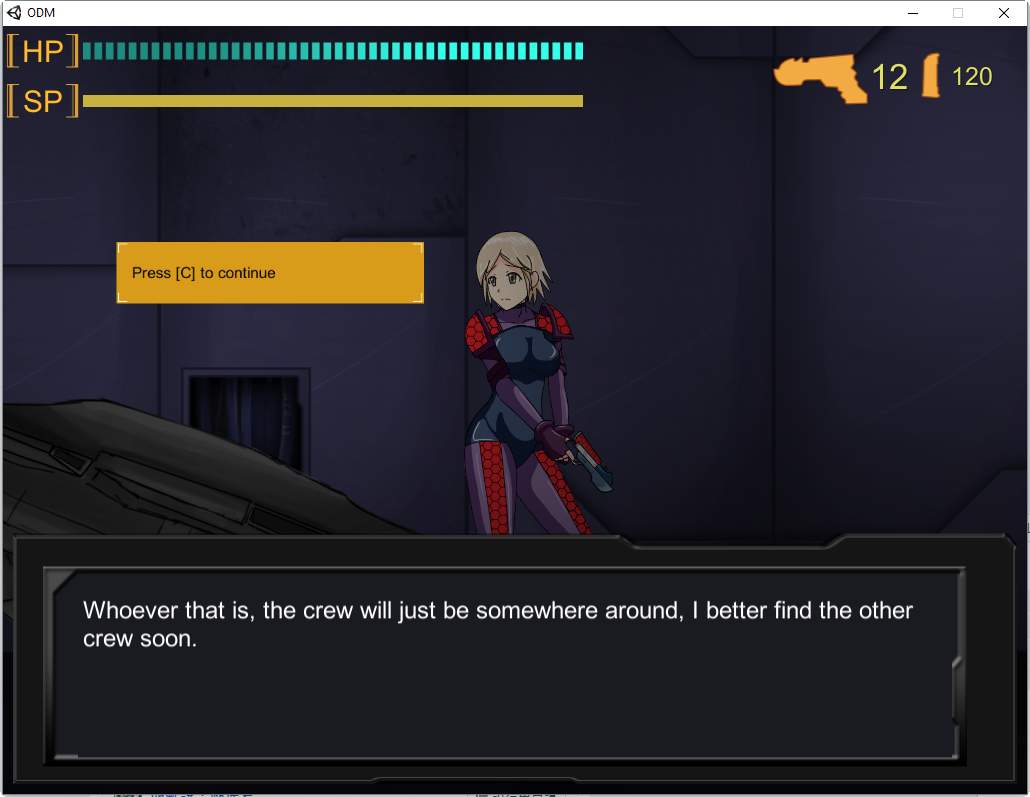Click the orange pistol weapon icon
Screen dimensions: 1030x797
tap(820, 77)
